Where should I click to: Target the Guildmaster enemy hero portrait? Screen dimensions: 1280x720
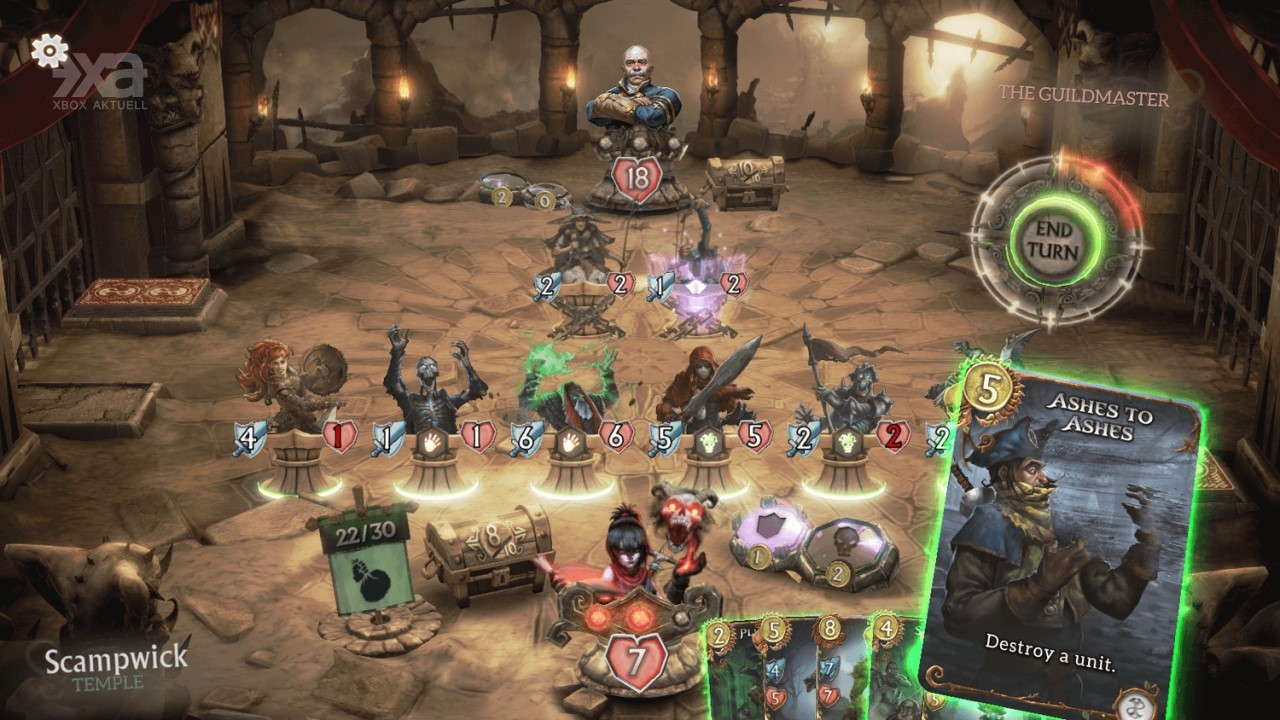636,110
